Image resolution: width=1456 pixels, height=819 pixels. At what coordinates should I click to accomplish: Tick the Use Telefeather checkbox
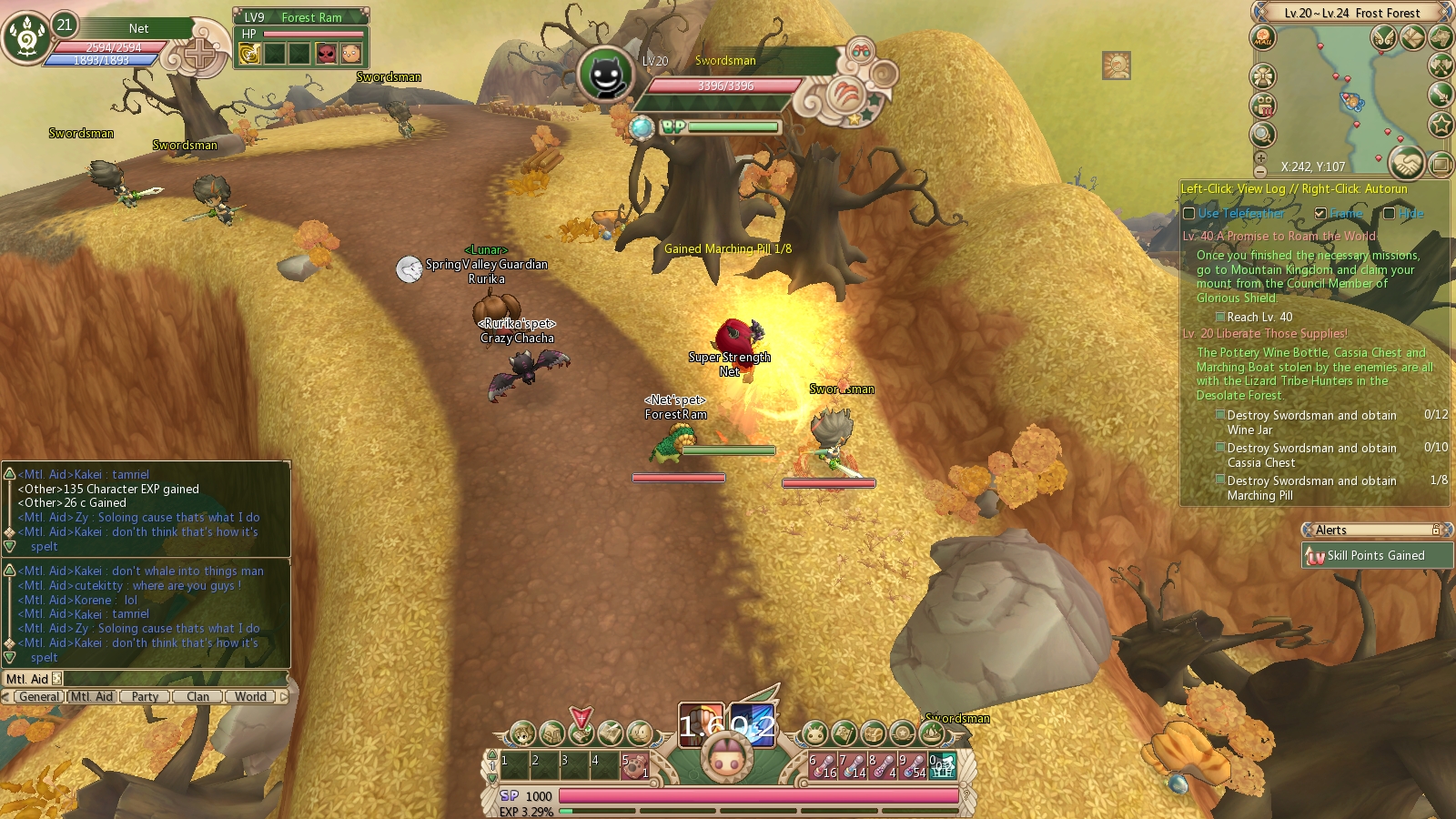point(1188,214)
